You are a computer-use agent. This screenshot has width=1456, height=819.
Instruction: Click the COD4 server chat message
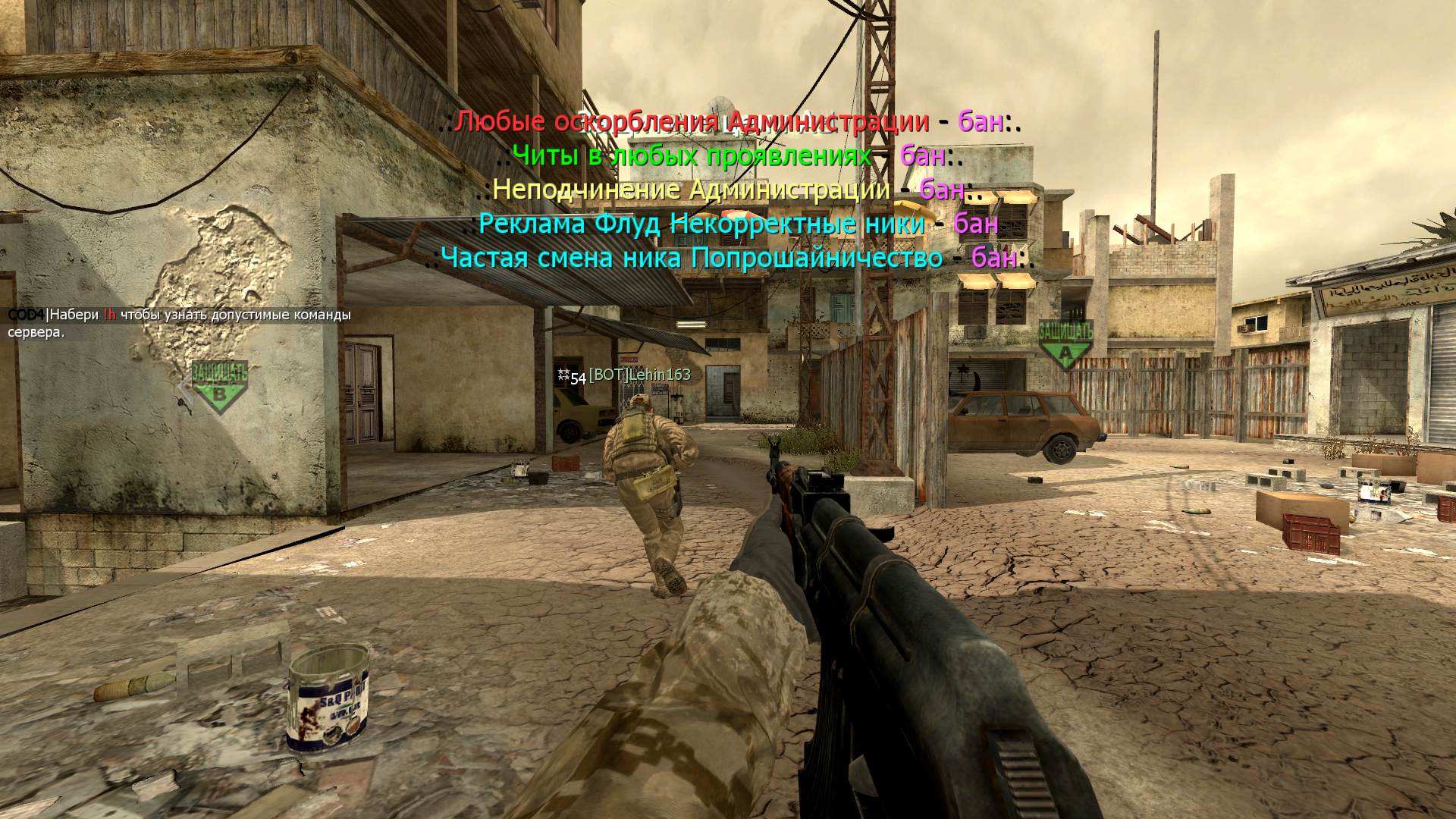(180, 323)
